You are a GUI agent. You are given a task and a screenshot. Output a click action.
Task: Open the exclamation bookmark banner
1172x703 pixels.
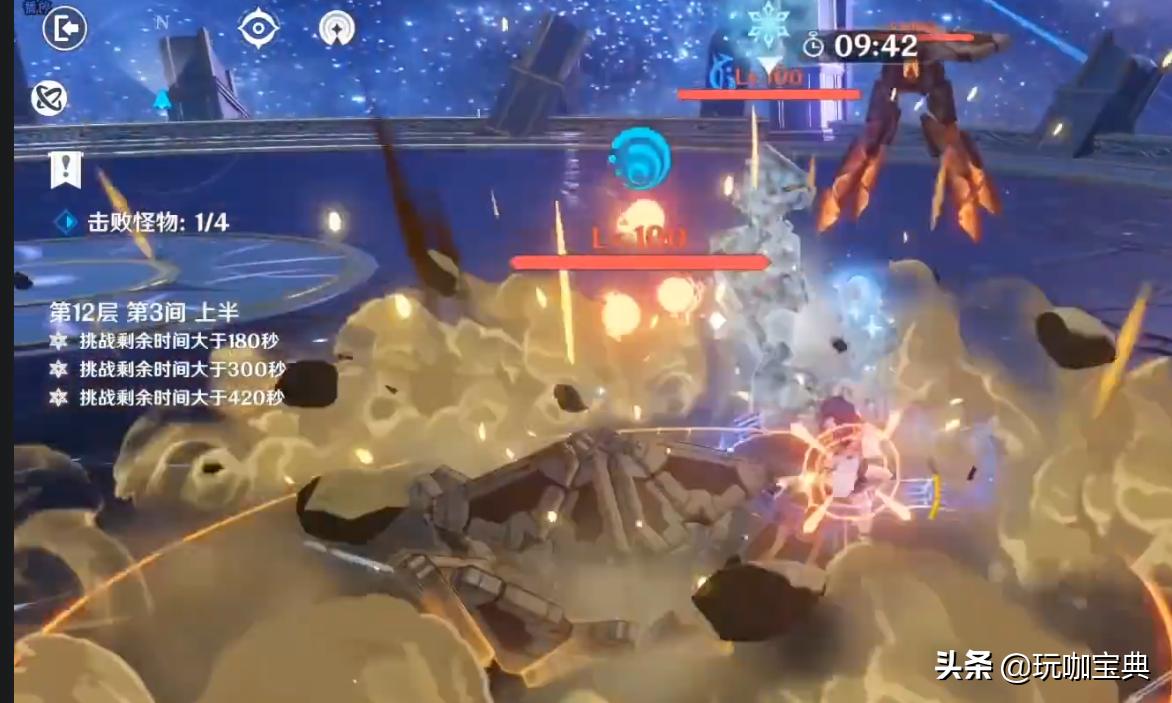coord(65,170)
